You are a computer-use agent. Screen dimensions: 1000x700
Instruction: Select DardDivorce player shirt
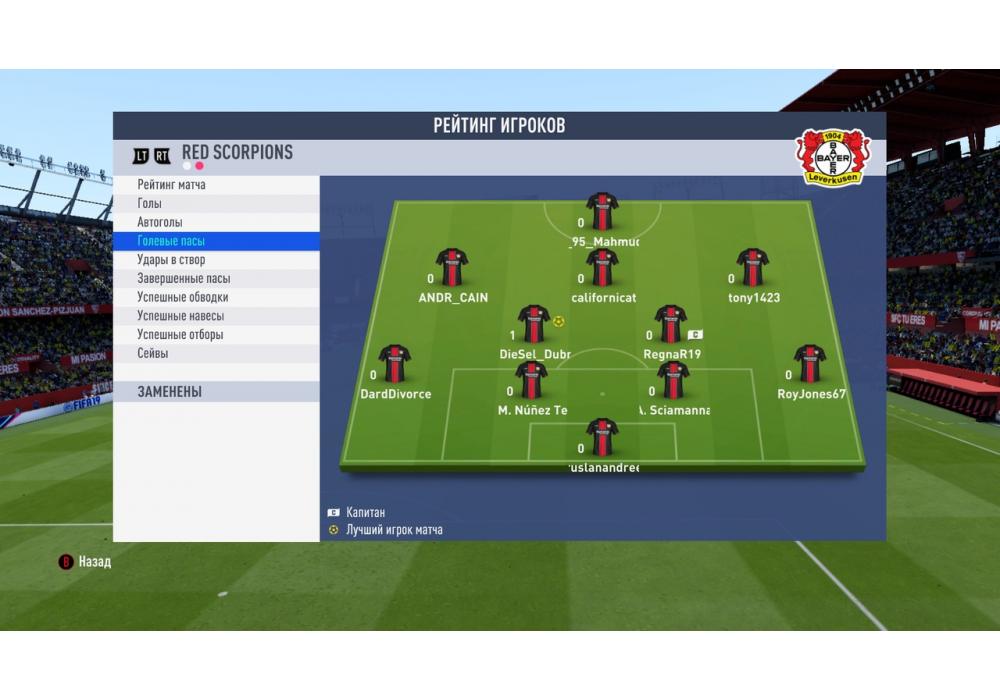pos(395,364)
